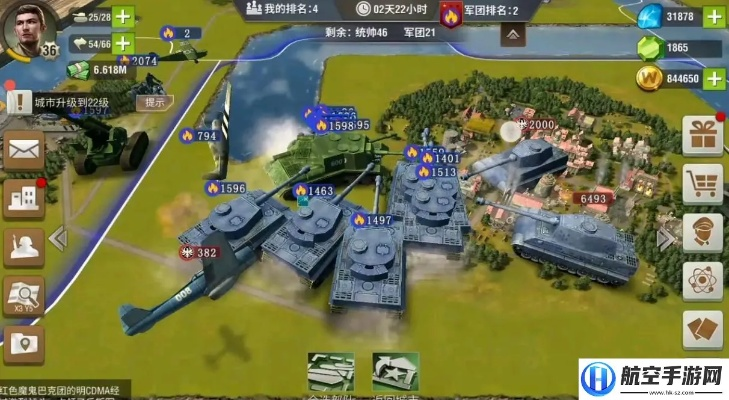Open the mail envelope inbox
Viewport: 729px width, 400px height.
(x=23, y=152)
